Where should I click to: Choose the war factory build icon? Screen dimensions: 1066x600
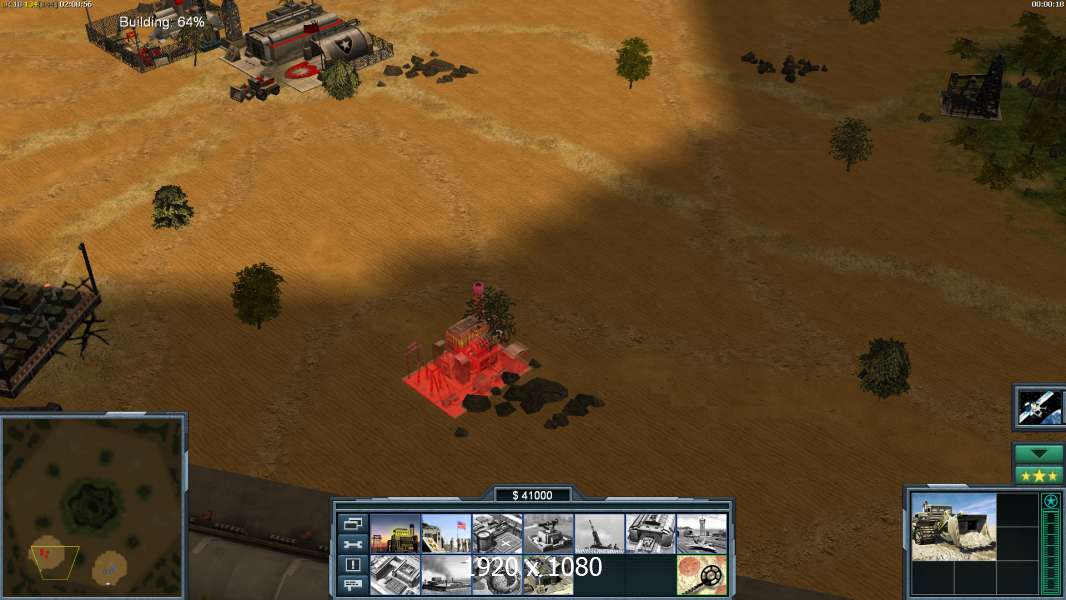click(x=650, y=534)
